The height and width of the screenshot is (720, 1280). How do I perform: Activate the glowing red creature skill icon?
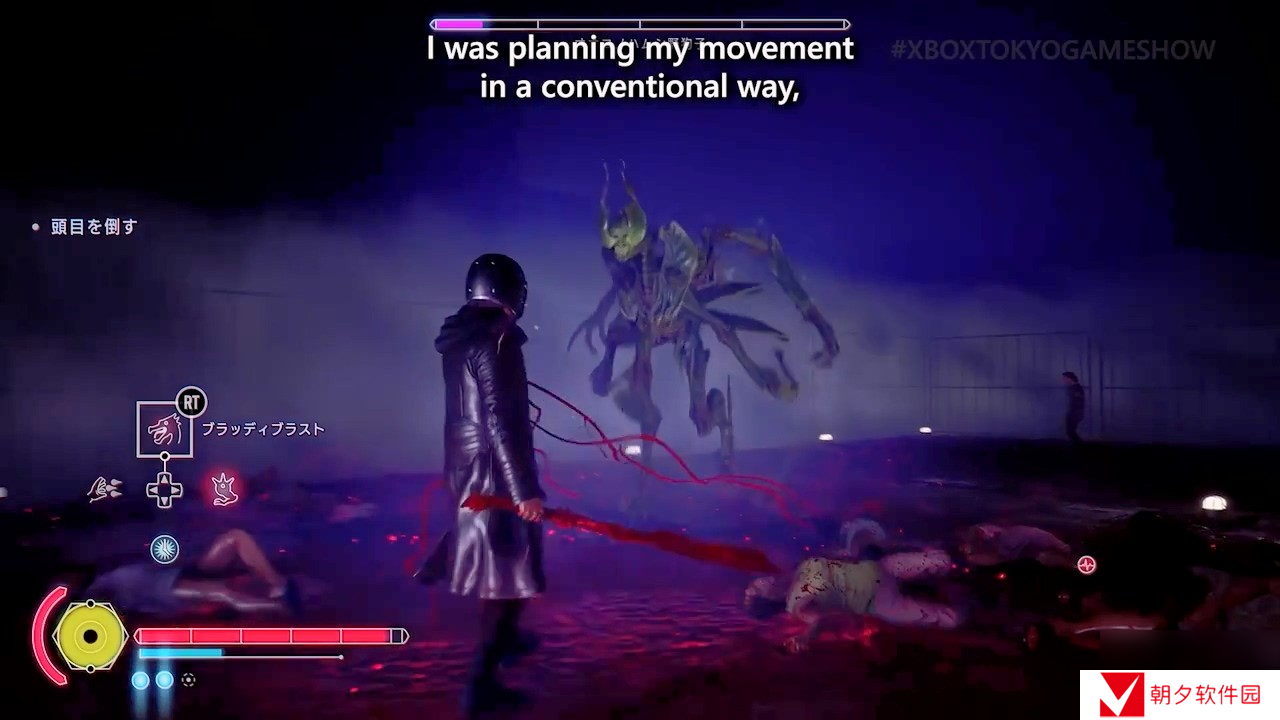pyautogui.click(x=224, y=488)
